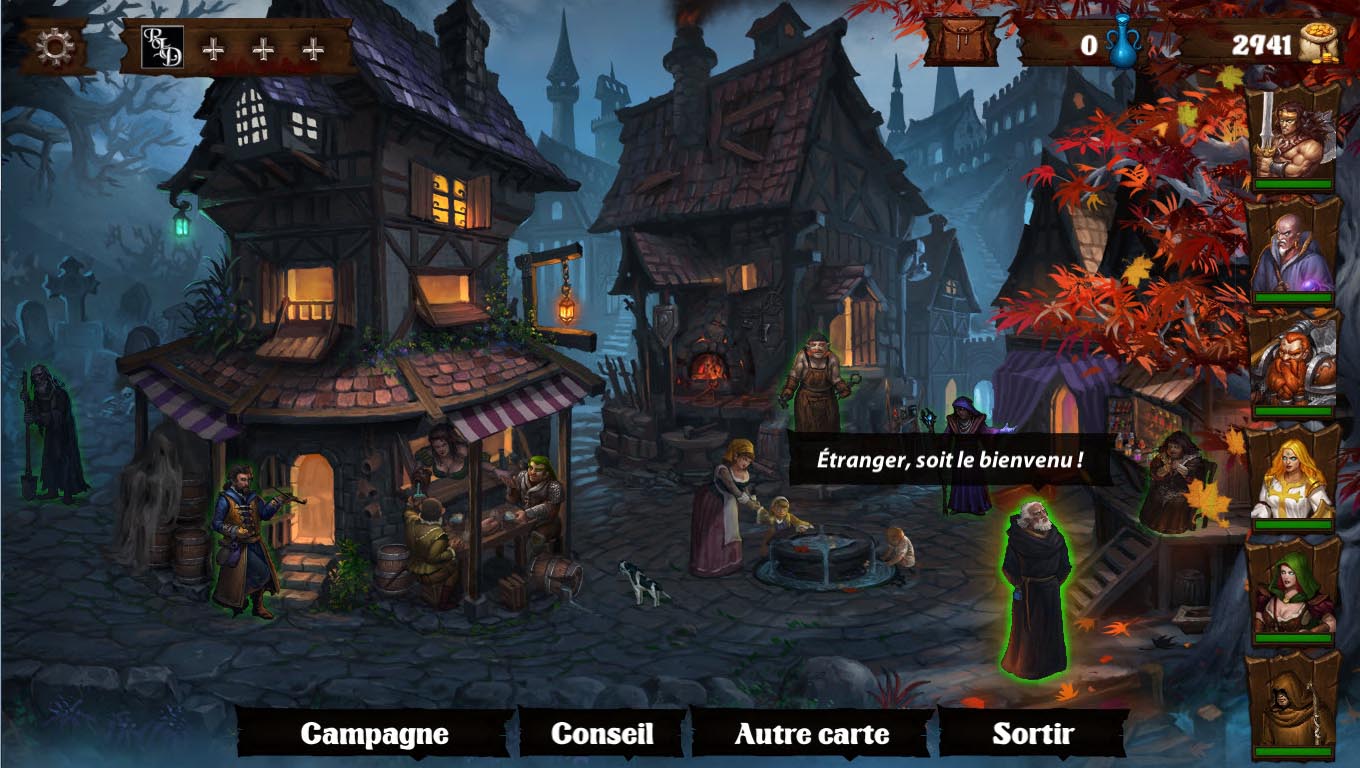Select the green-hooded woman hero portrait
Viewport: 1360px width, 768px height.
(1293, 592)
